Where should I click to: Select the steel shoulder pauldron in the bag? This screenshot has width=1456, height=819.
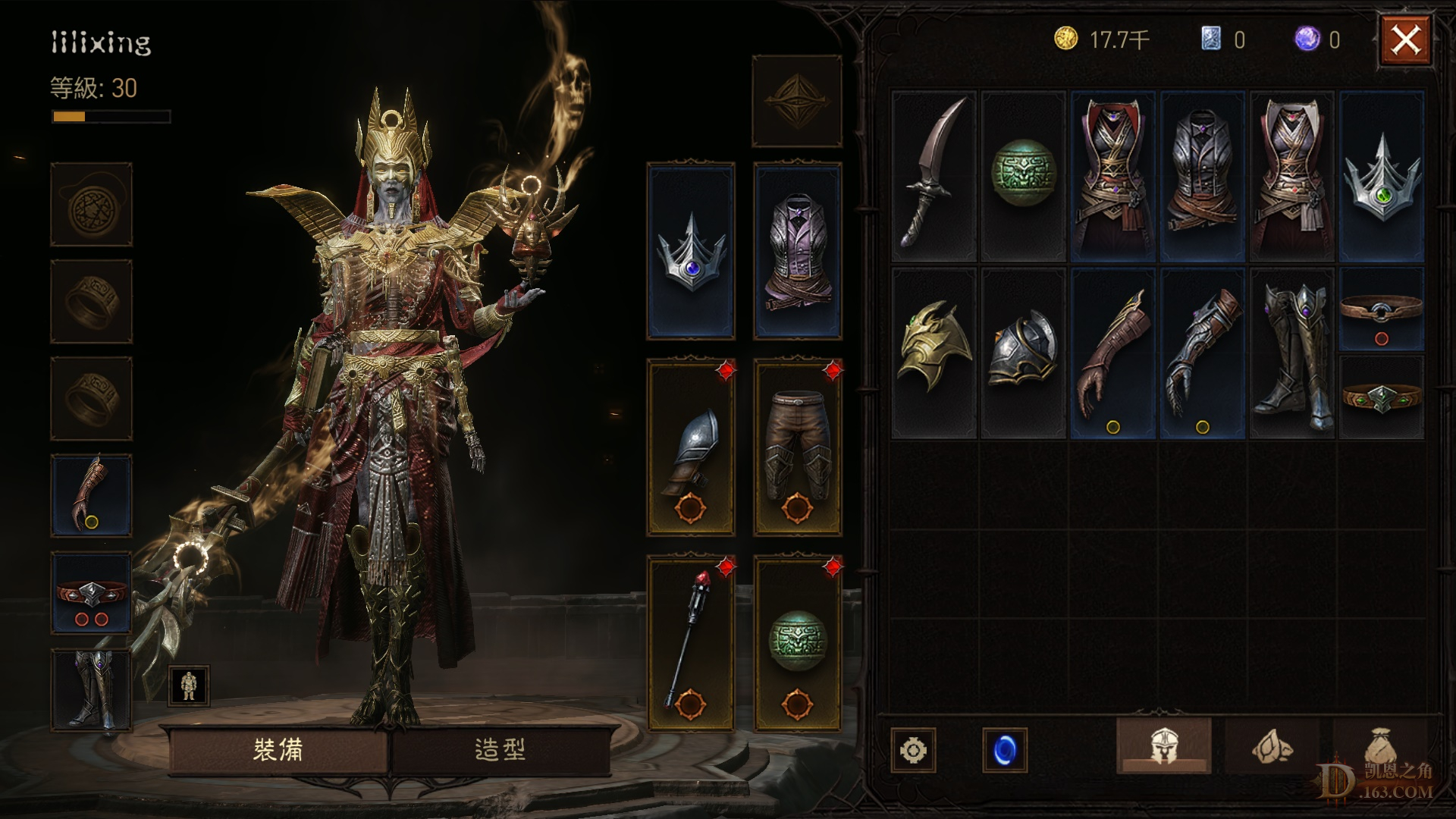[x=1023, y=353]
